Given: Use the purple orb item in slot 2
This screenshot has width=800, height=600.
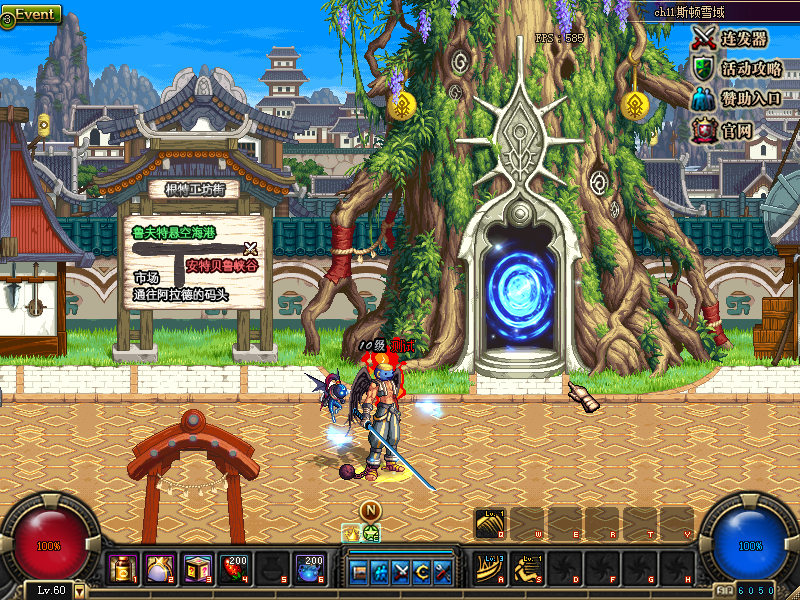Looking at the screenshot, I should [160, 571].
